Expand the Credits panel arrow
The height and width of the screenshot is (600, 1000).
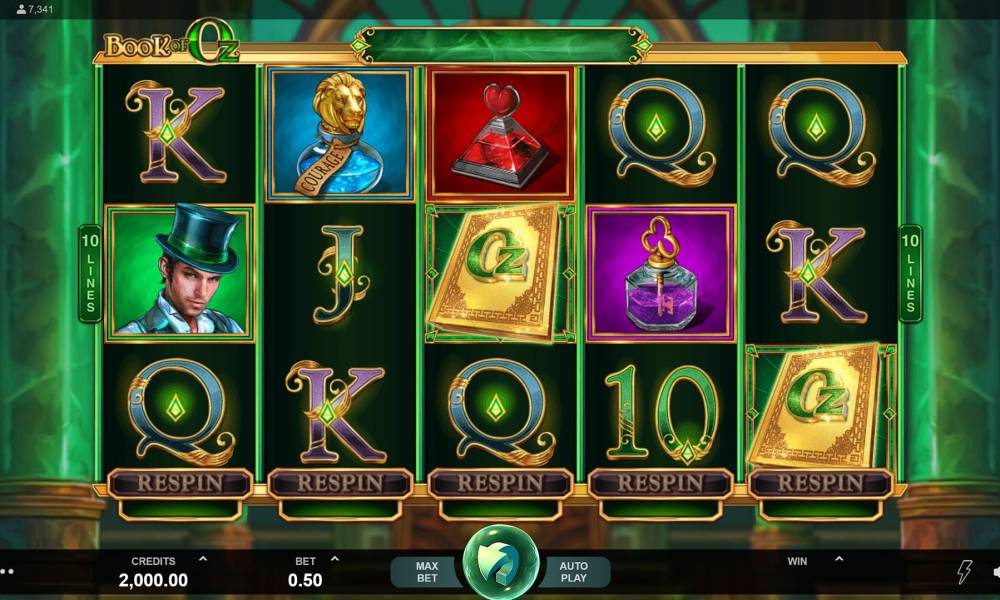tap(203, 559)
